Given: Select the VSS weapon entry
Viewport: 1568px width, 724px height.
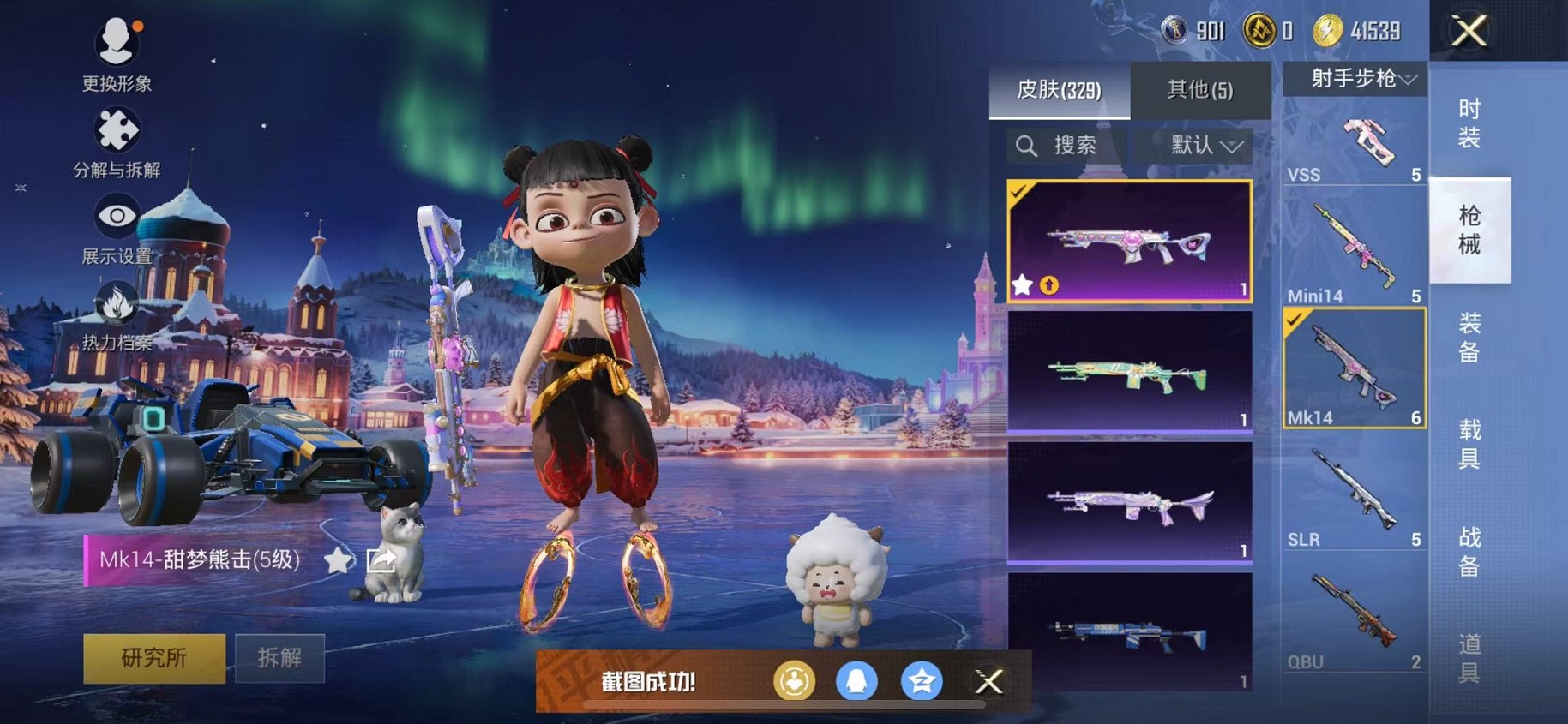Looking at the screenshot, I should tap(1354, 147).
